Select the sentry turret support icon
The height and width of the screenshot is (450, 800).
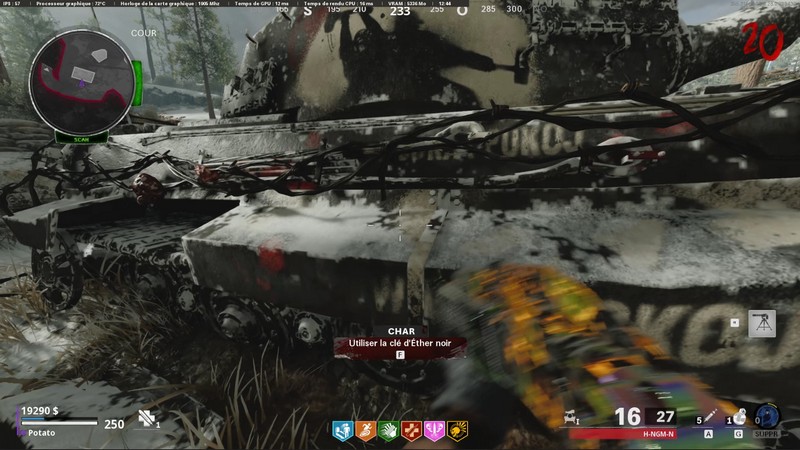[762, 324]
